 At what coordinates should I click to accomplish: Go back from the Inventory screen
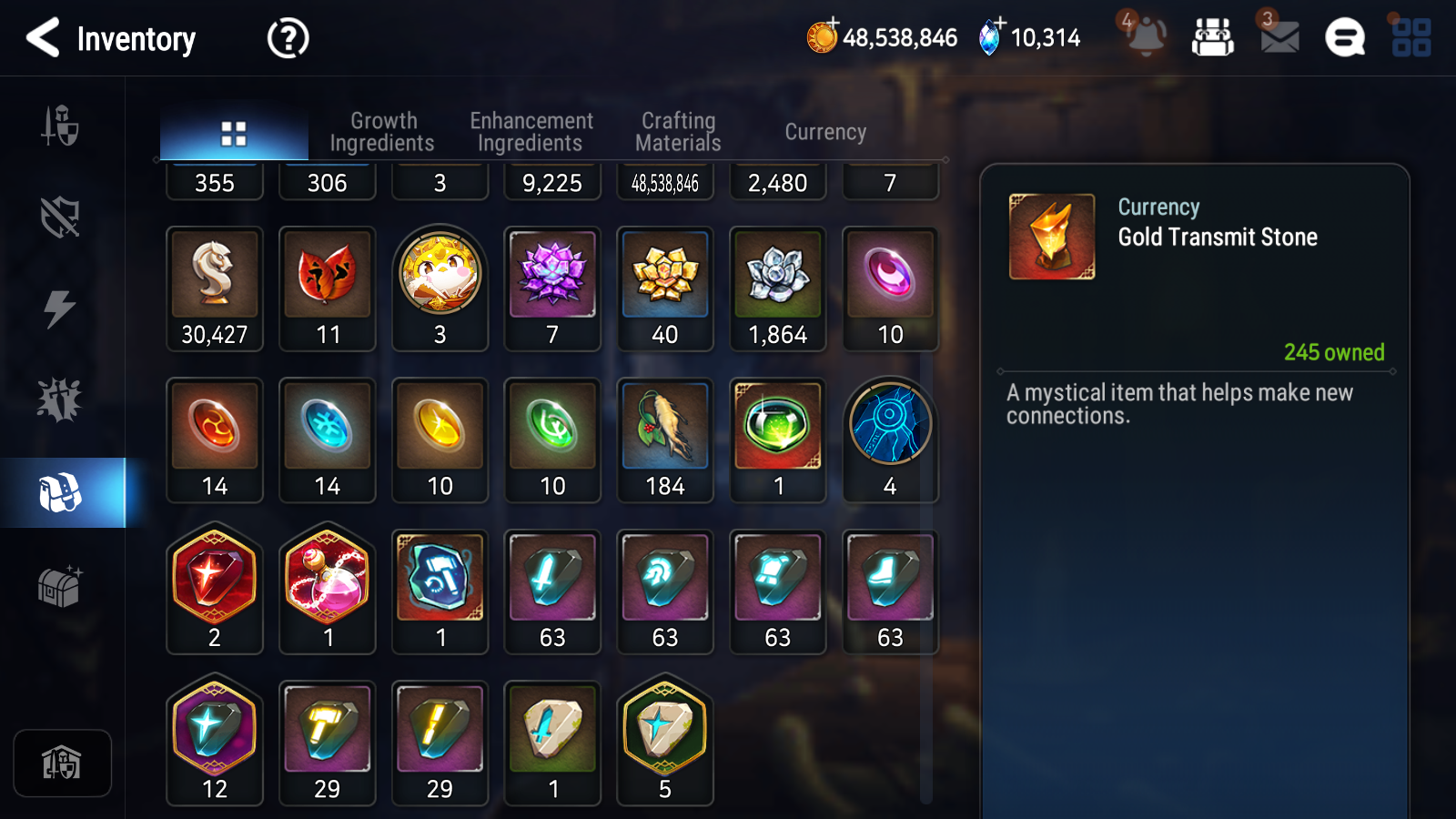[44, 38]
